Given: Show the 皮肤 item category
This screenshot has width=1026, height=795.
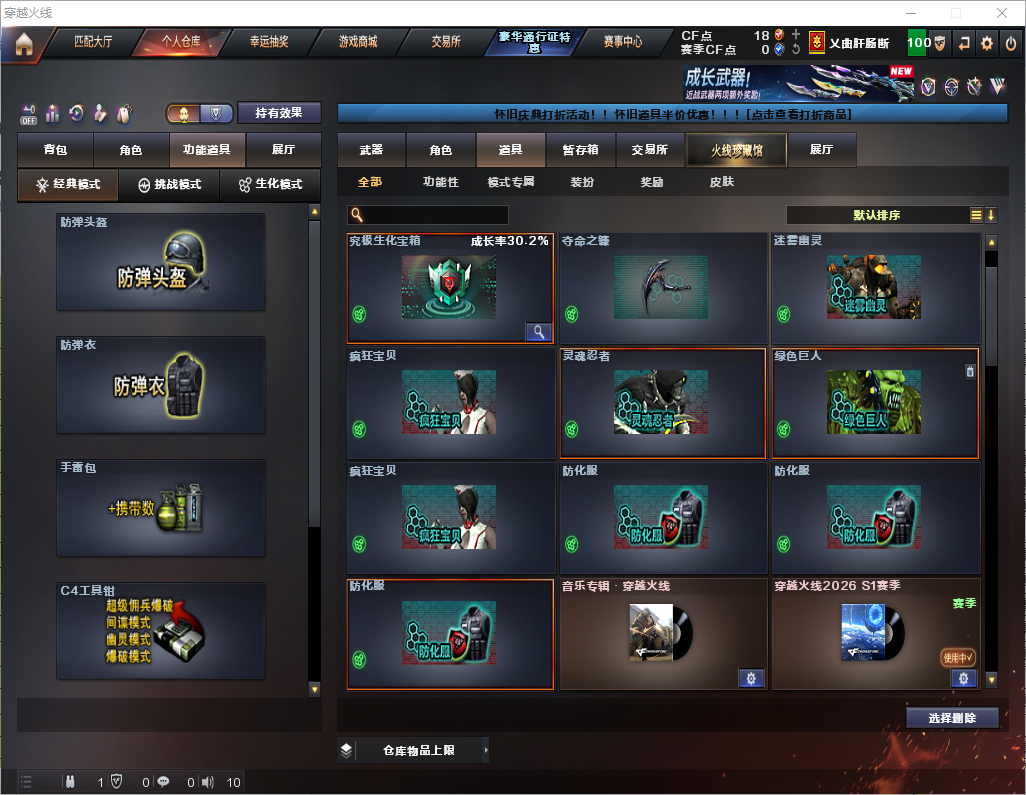Looking at the screenshot, I should pos(721,182).
